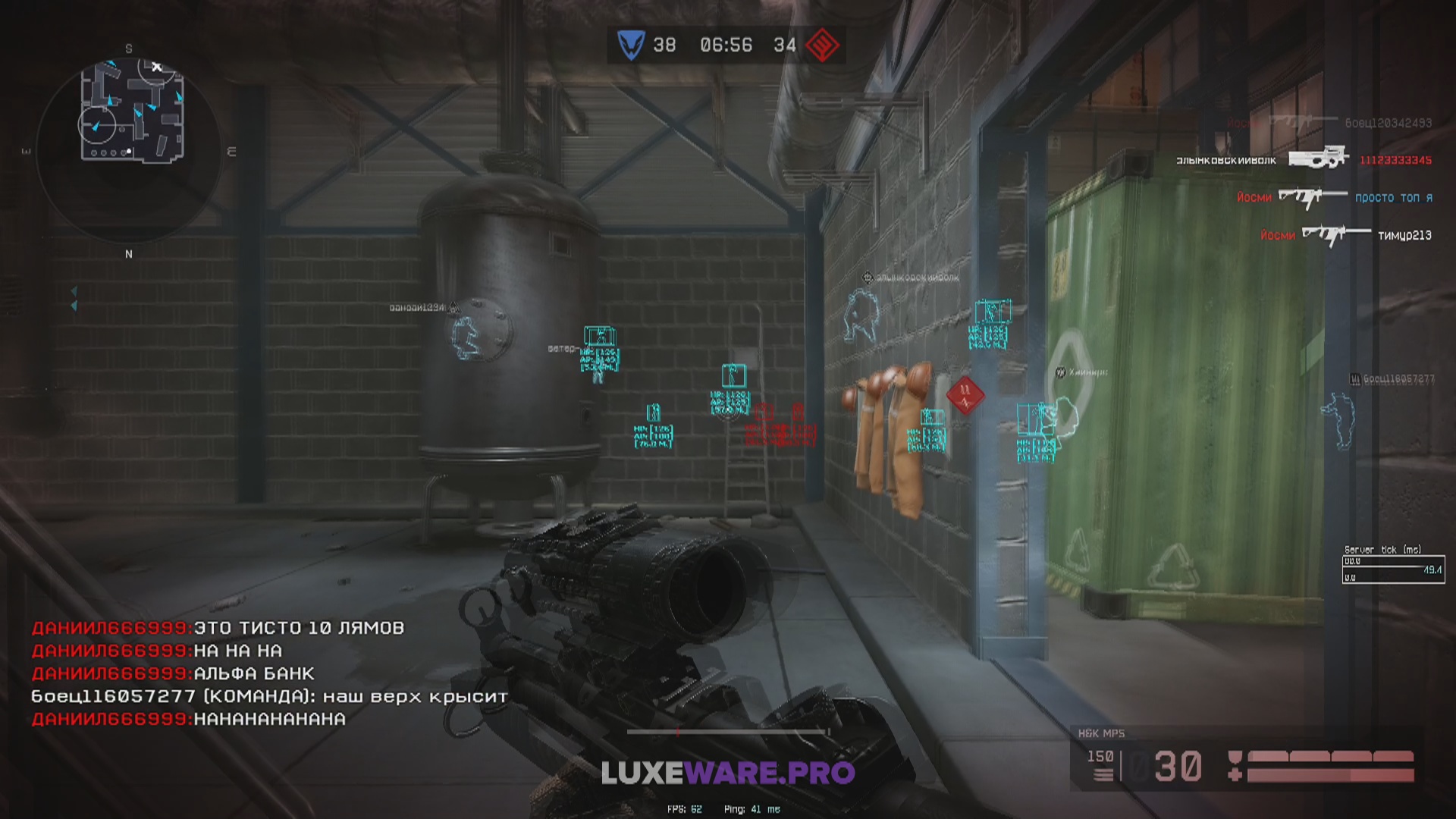Click the team chat message 'наш верх крысит'
The height and width of the screenshot is (819, 1456).
[269, 696]
